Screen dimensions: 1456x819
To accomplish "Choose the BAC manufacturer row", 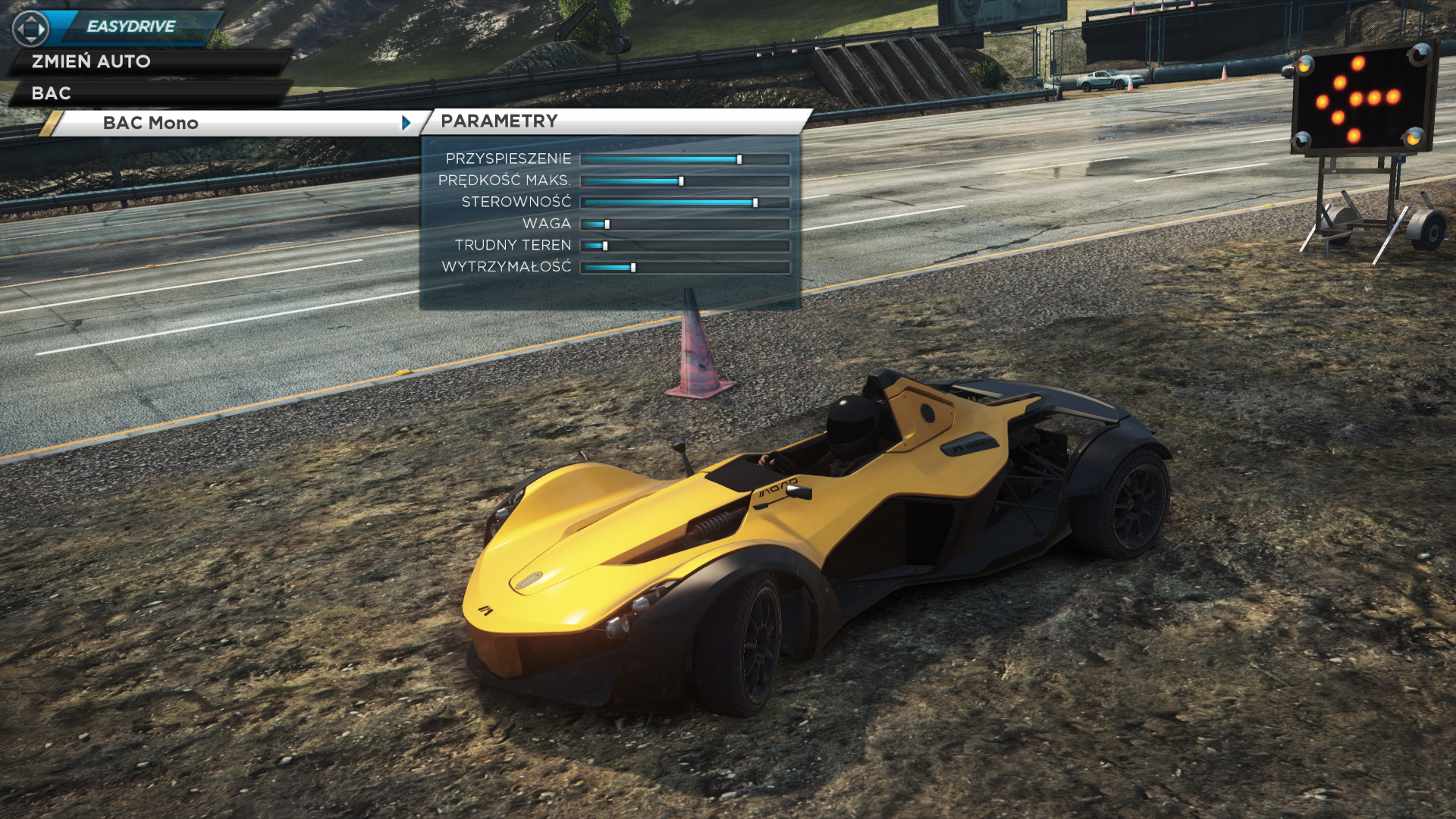I will click(x=52, y=93).
